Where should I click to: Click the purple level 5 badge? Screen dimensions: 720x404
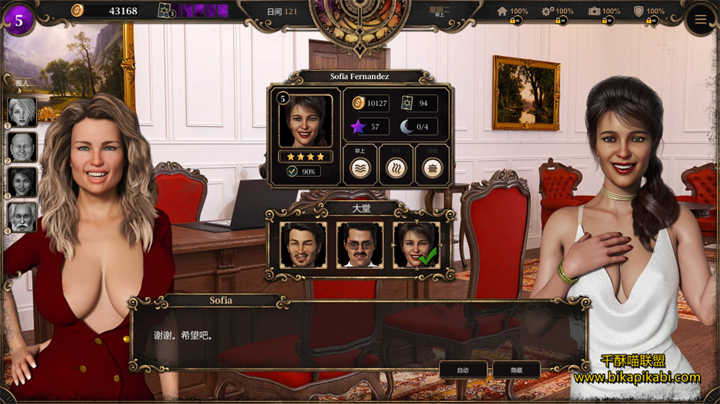17,19
